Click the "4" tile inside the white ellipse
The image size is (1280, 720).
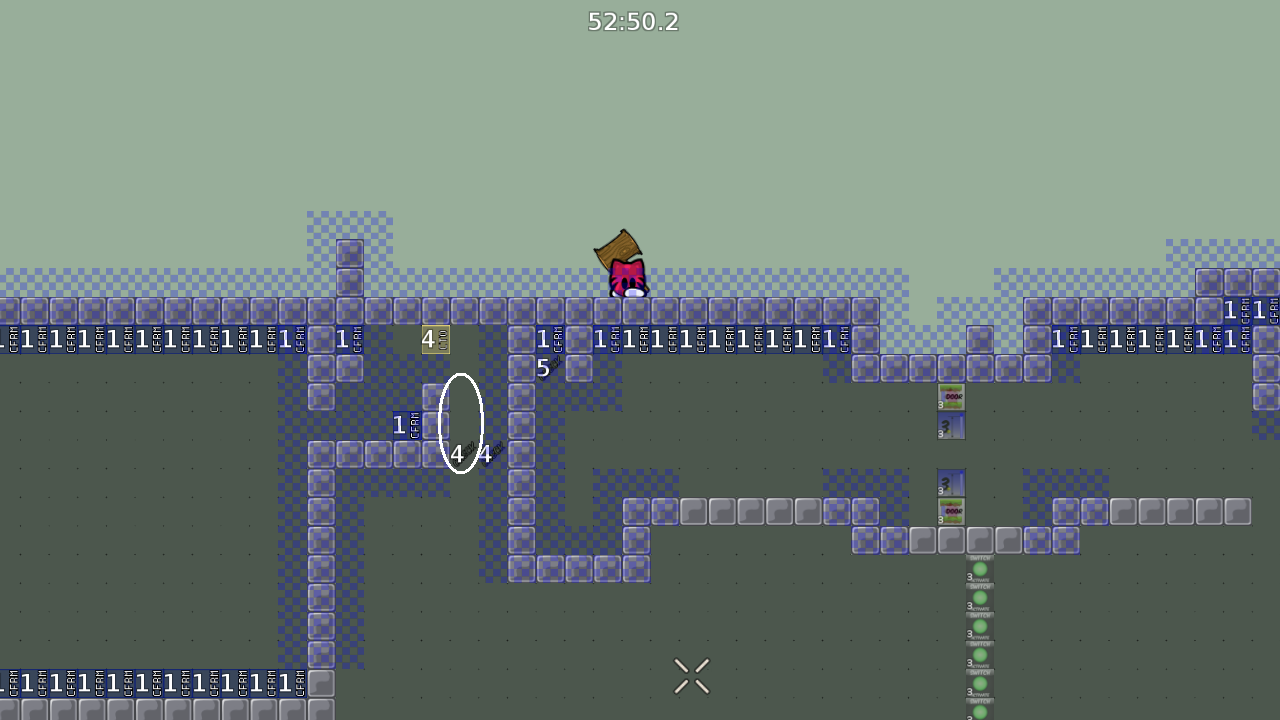pyautogui.click(x=458, y=454)
